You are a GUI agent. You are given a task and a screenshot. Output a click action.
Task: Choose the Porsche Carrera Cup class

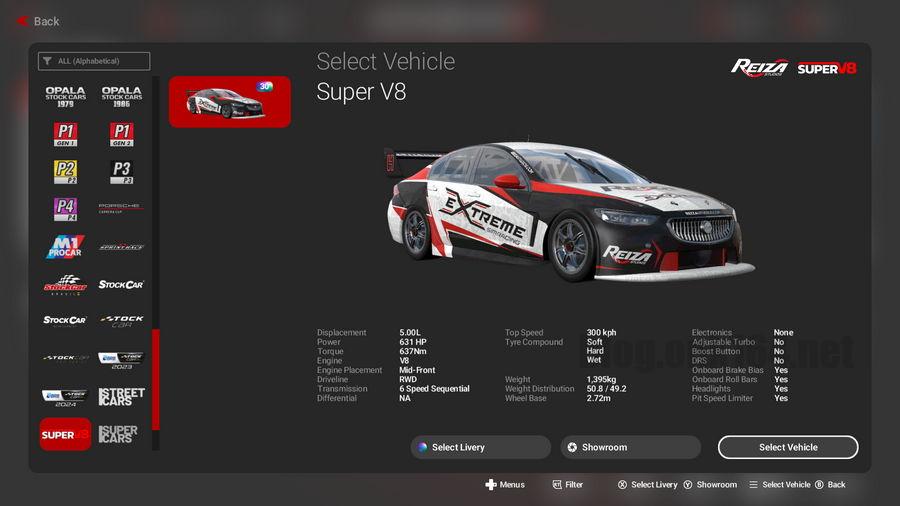[x=121, y=209]
